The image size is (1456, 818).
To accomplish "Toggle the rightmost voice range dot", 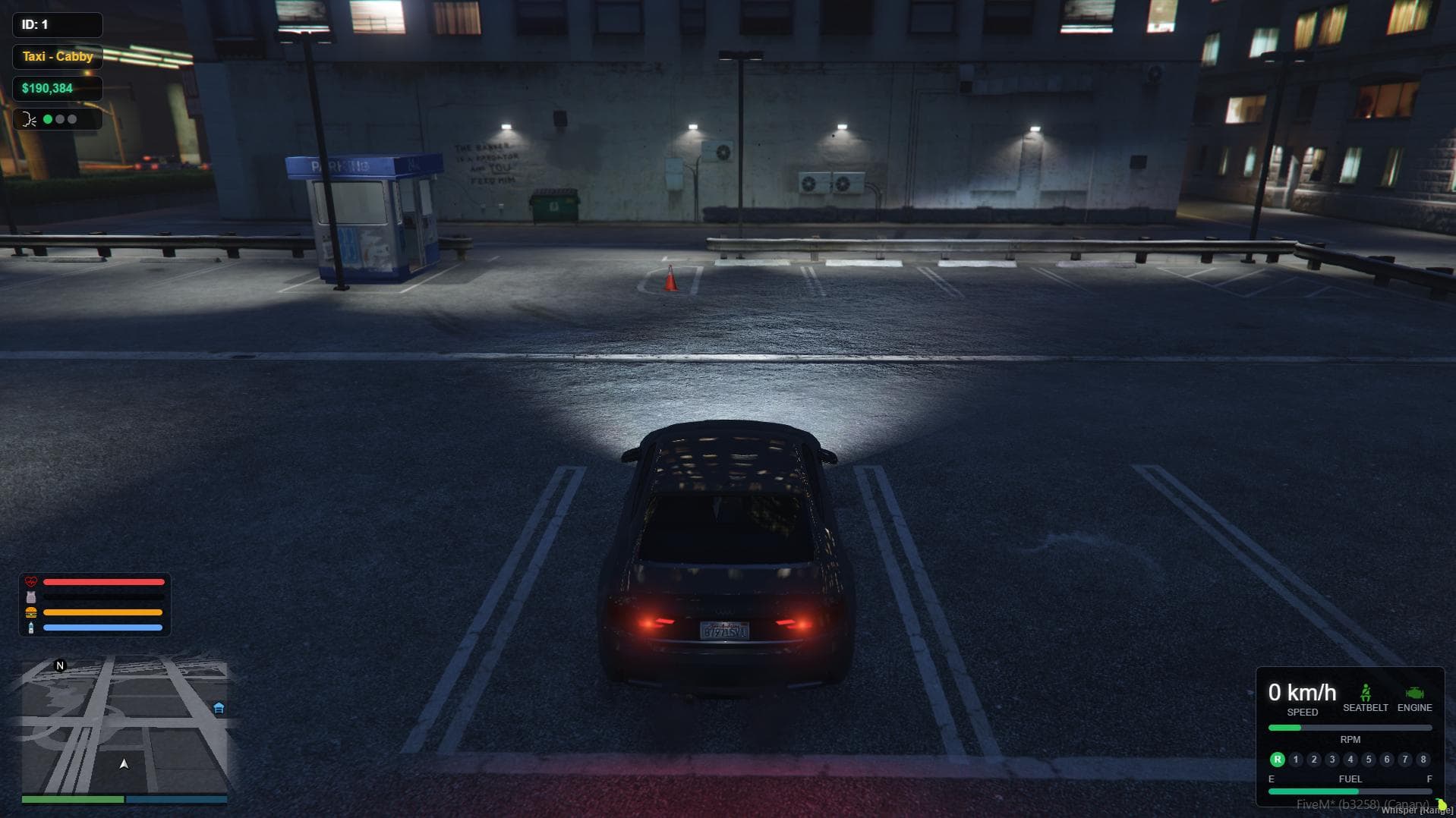I will click(72, 118).
